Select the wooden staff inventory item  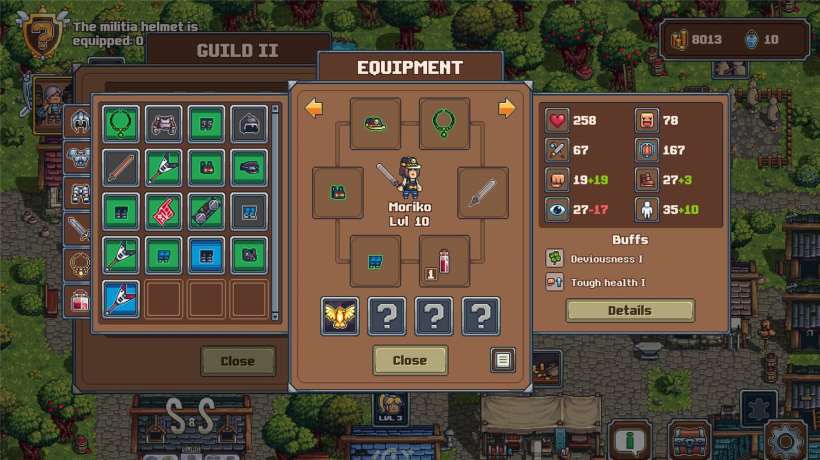pyautogui.click(x=120, y=168)
